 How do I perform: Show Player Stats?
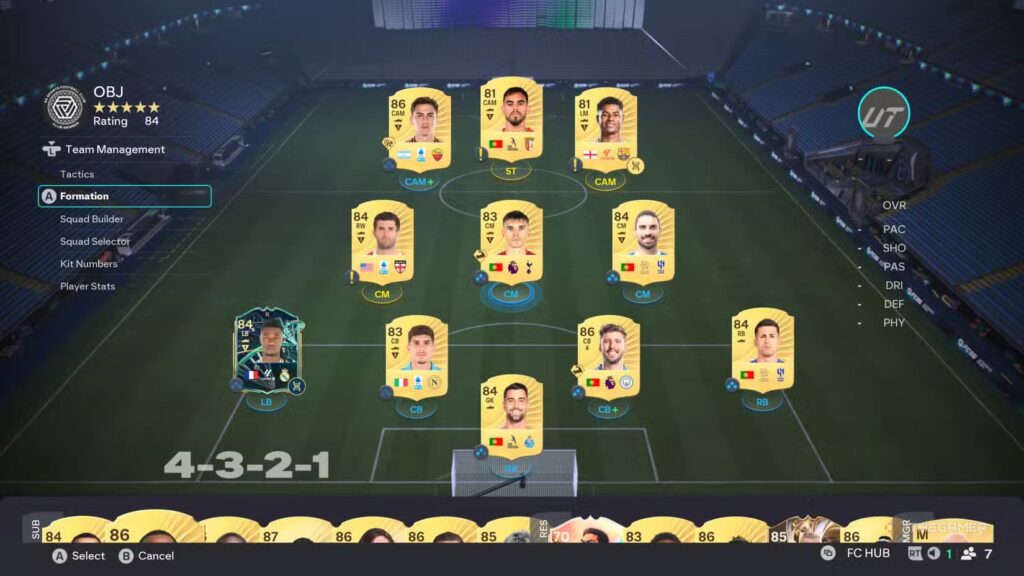[87, 286]
